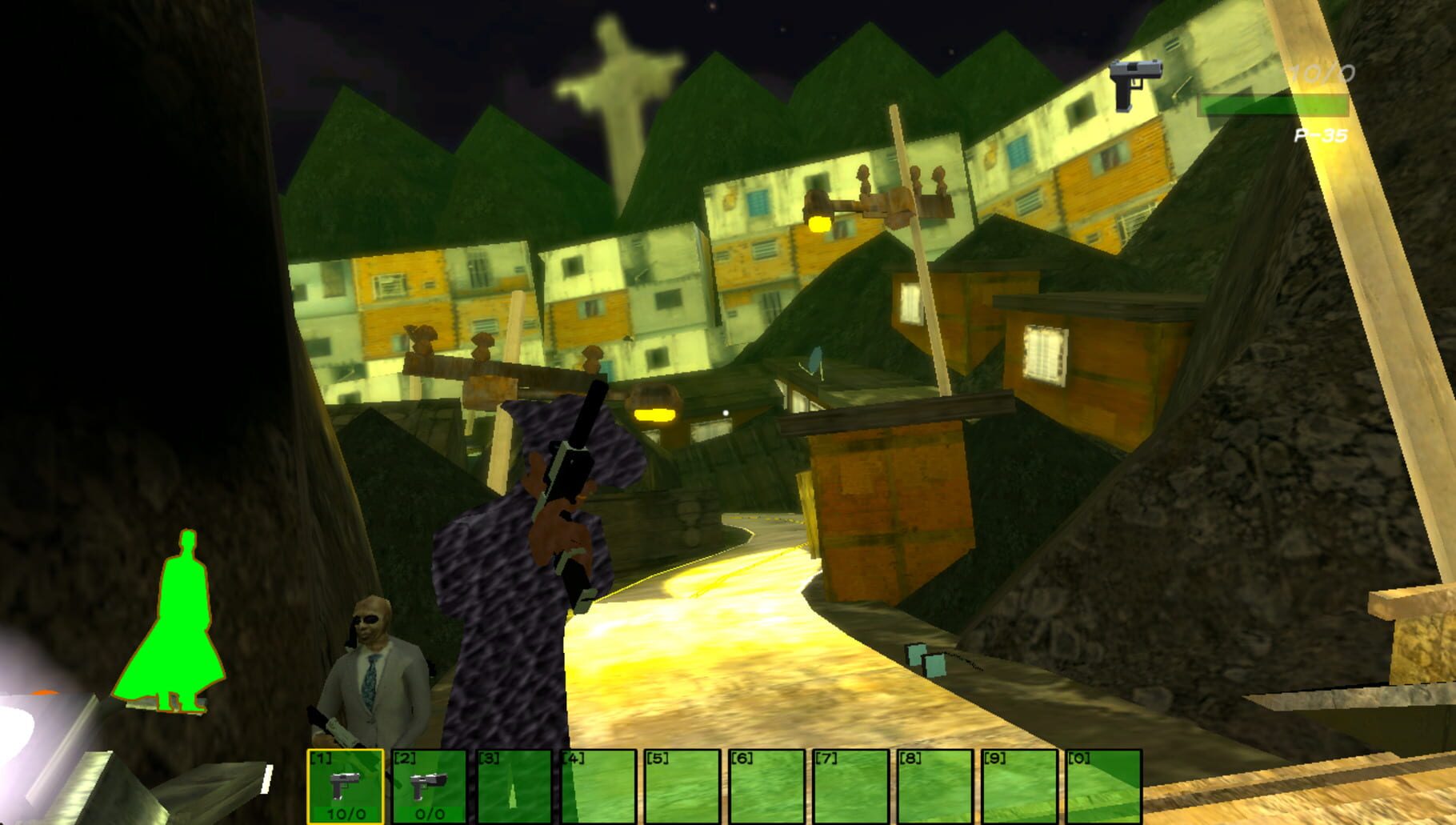Click the P-35 weapon name label

click(x=1322, y=136)
